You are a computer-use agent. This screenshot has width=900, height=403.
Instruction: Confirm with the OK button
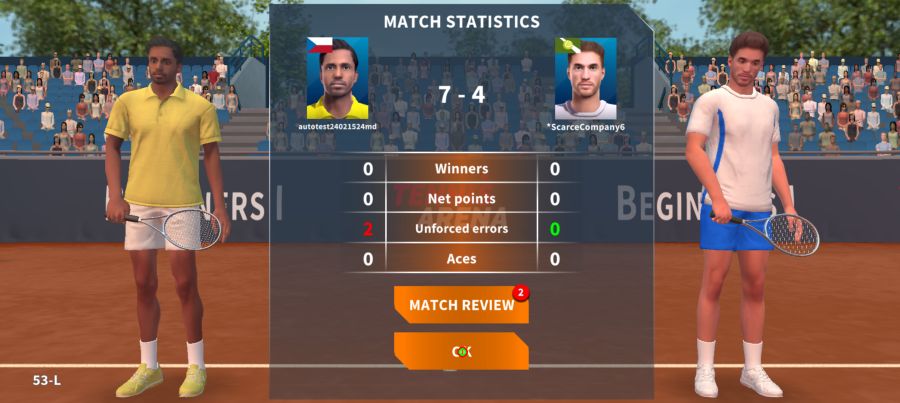461,351
